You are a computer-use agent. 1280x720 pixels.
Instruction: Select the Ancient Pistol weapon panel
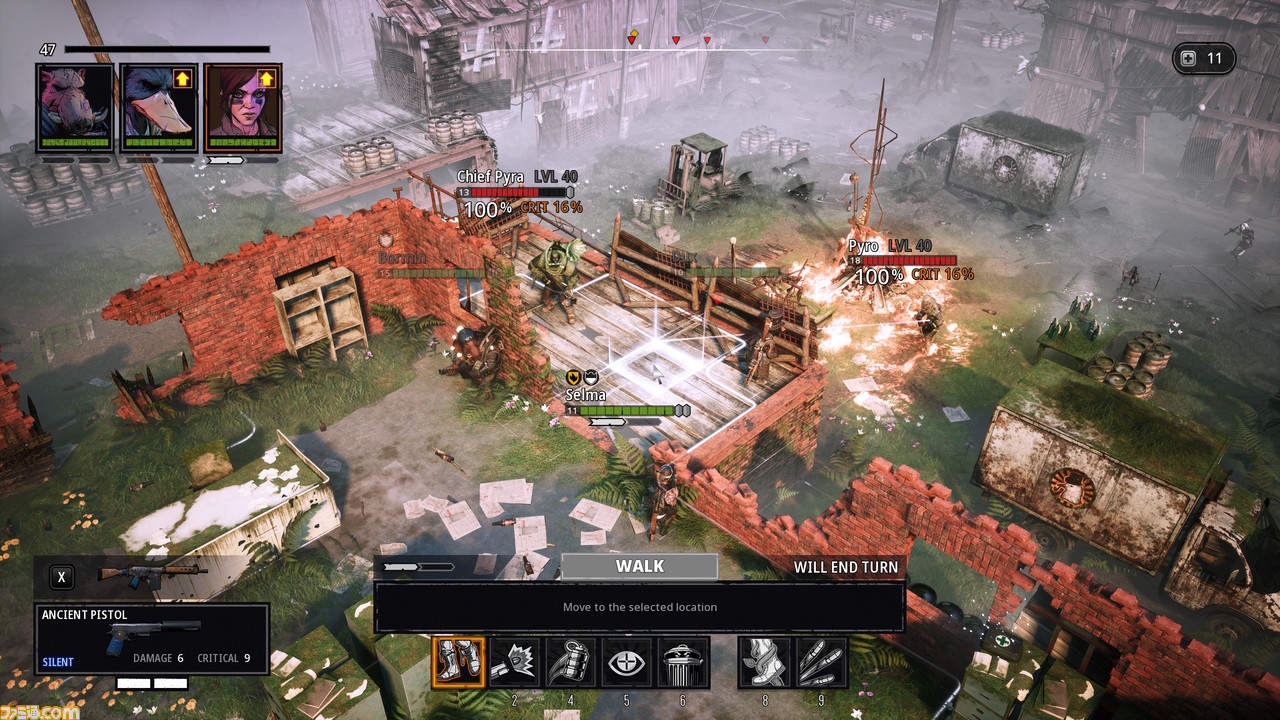coord(152,639)
